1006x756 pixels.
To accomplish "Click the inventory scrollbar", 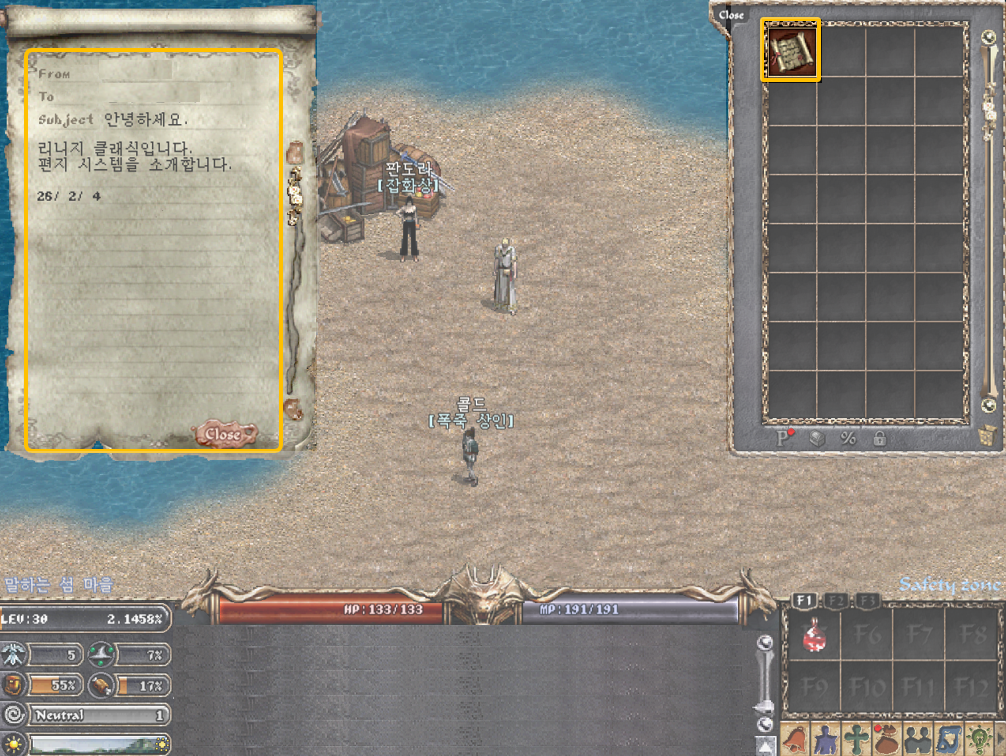I will [x=987, y=220].
